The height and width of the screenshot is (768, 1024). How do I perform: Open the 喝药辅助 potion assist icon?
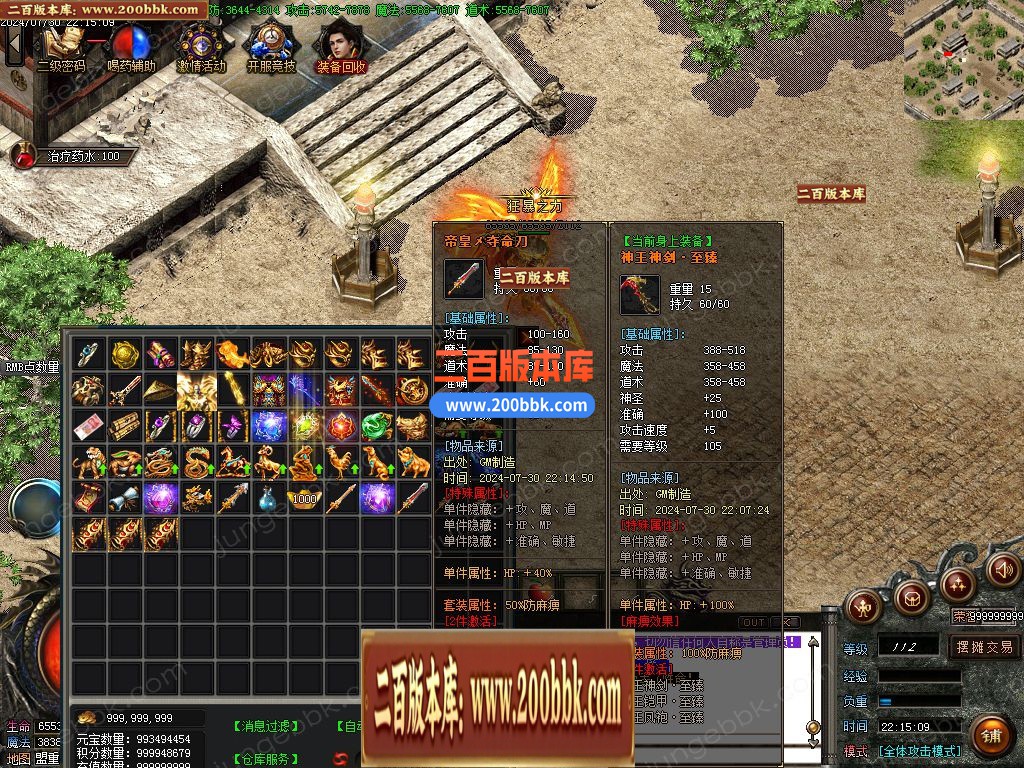pos(131,45)
